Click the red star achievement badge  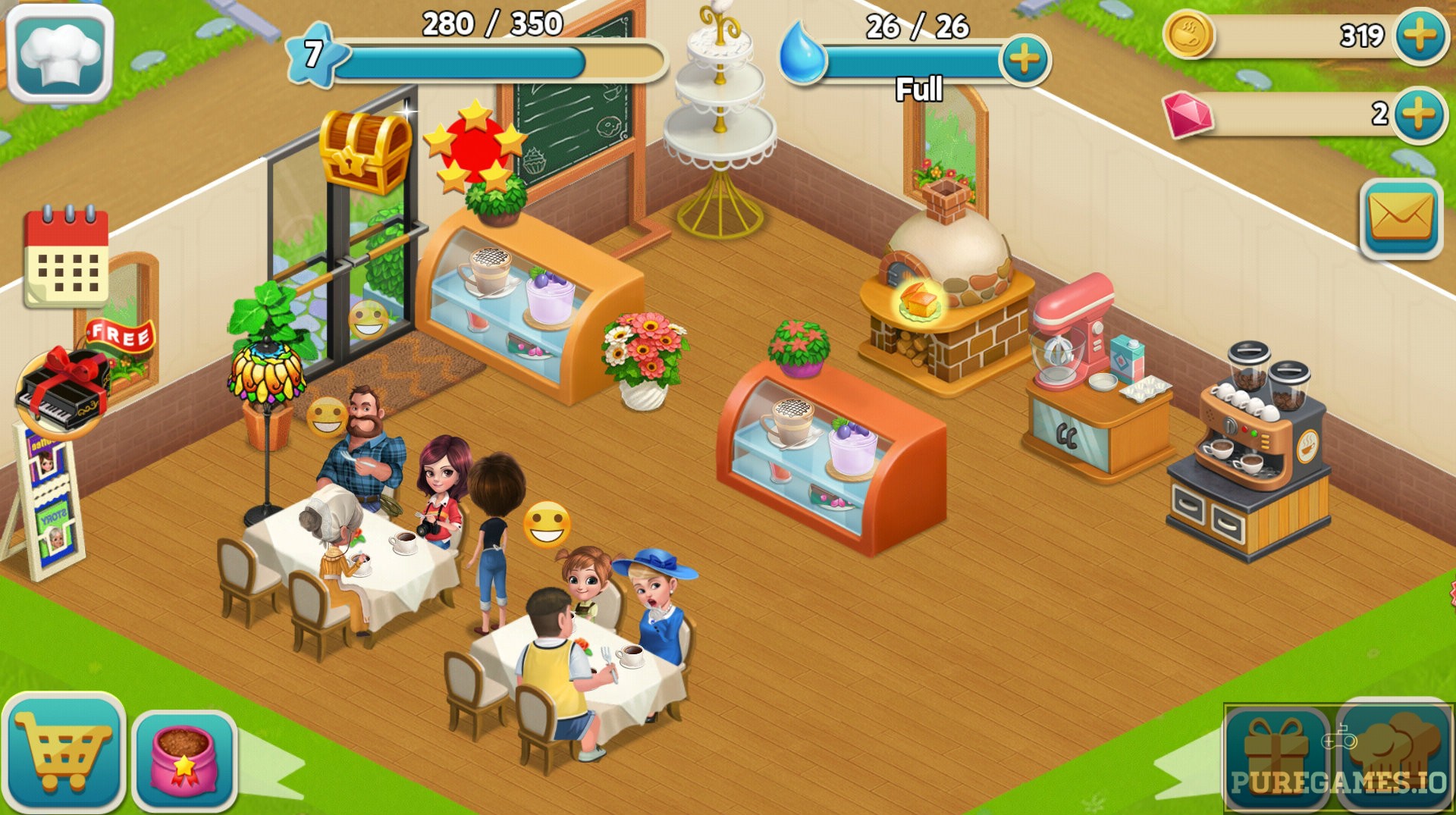pyautogui.click(x=476, y=148)
